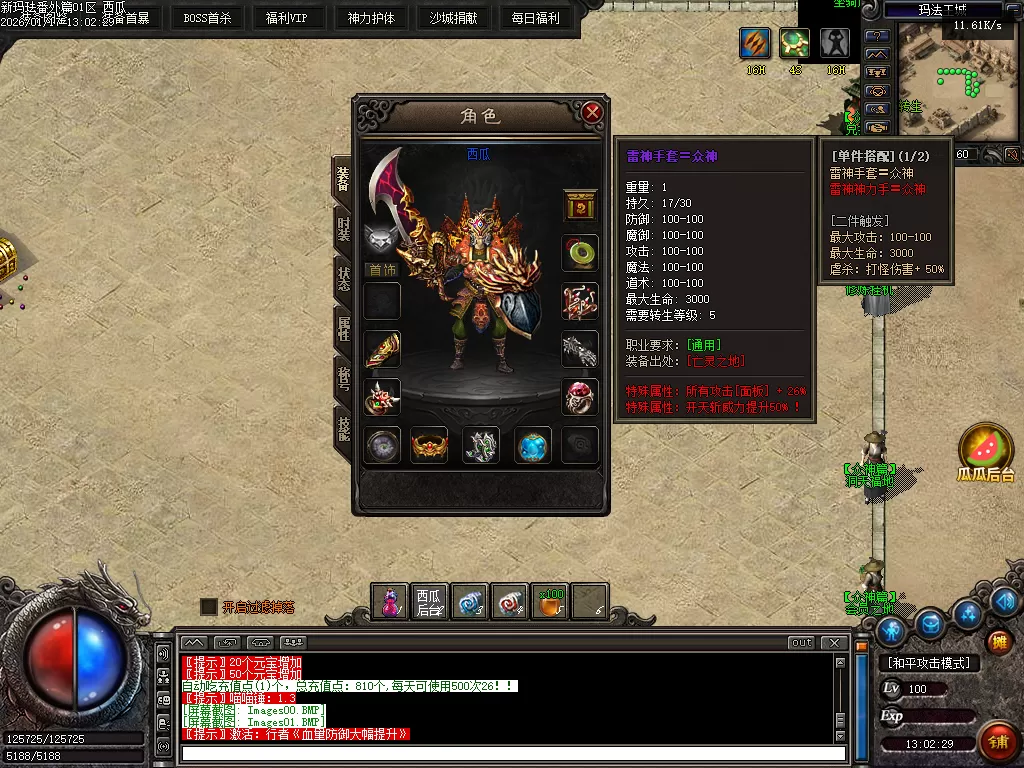Open the 神力护体 menu
1024x768 pixels.
coord(371,18)
